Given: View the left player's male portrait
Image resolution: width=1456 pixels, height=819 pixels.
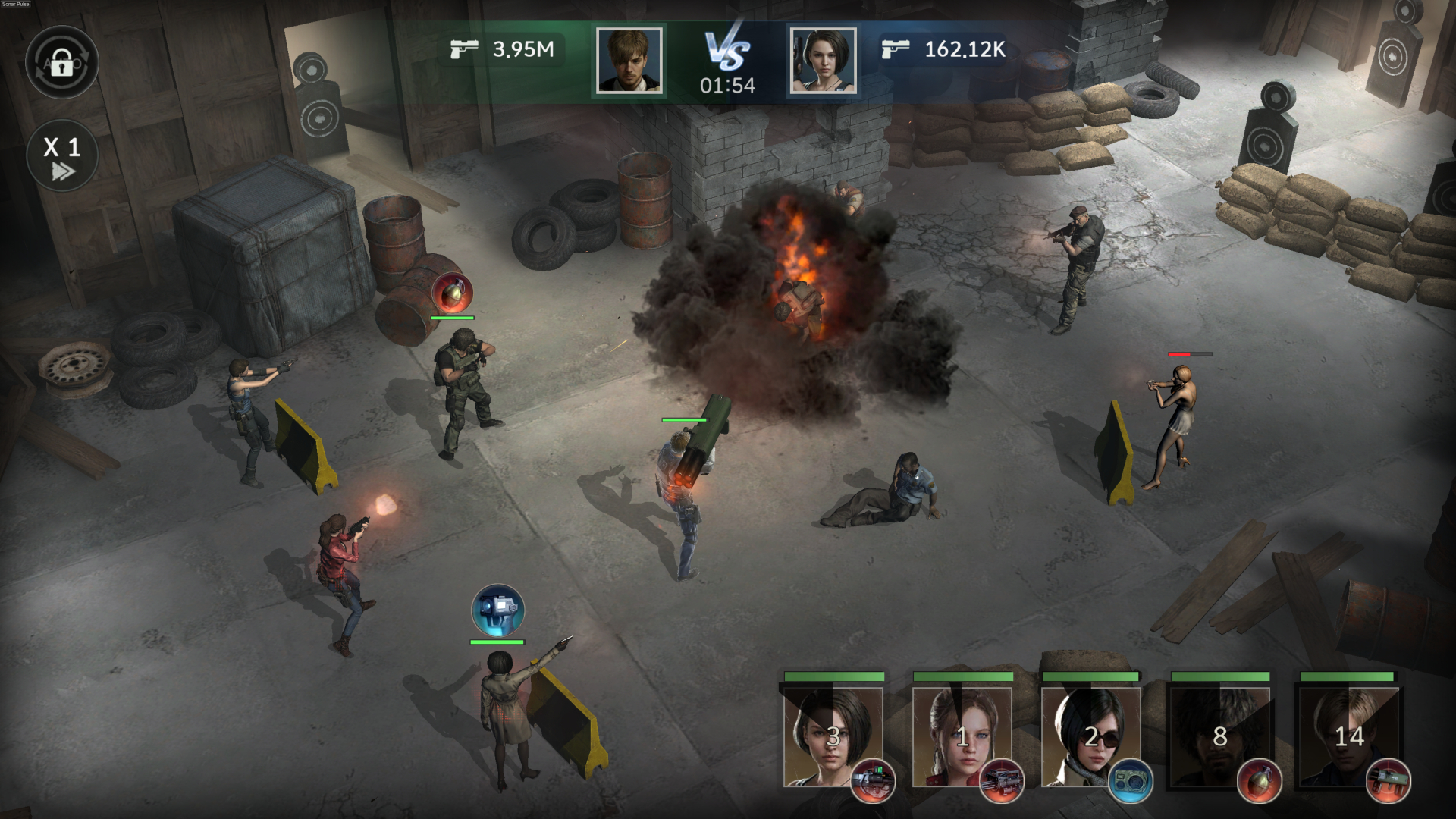Looking at the screenshot, I should pyautogui.click(x=629, y=61).
